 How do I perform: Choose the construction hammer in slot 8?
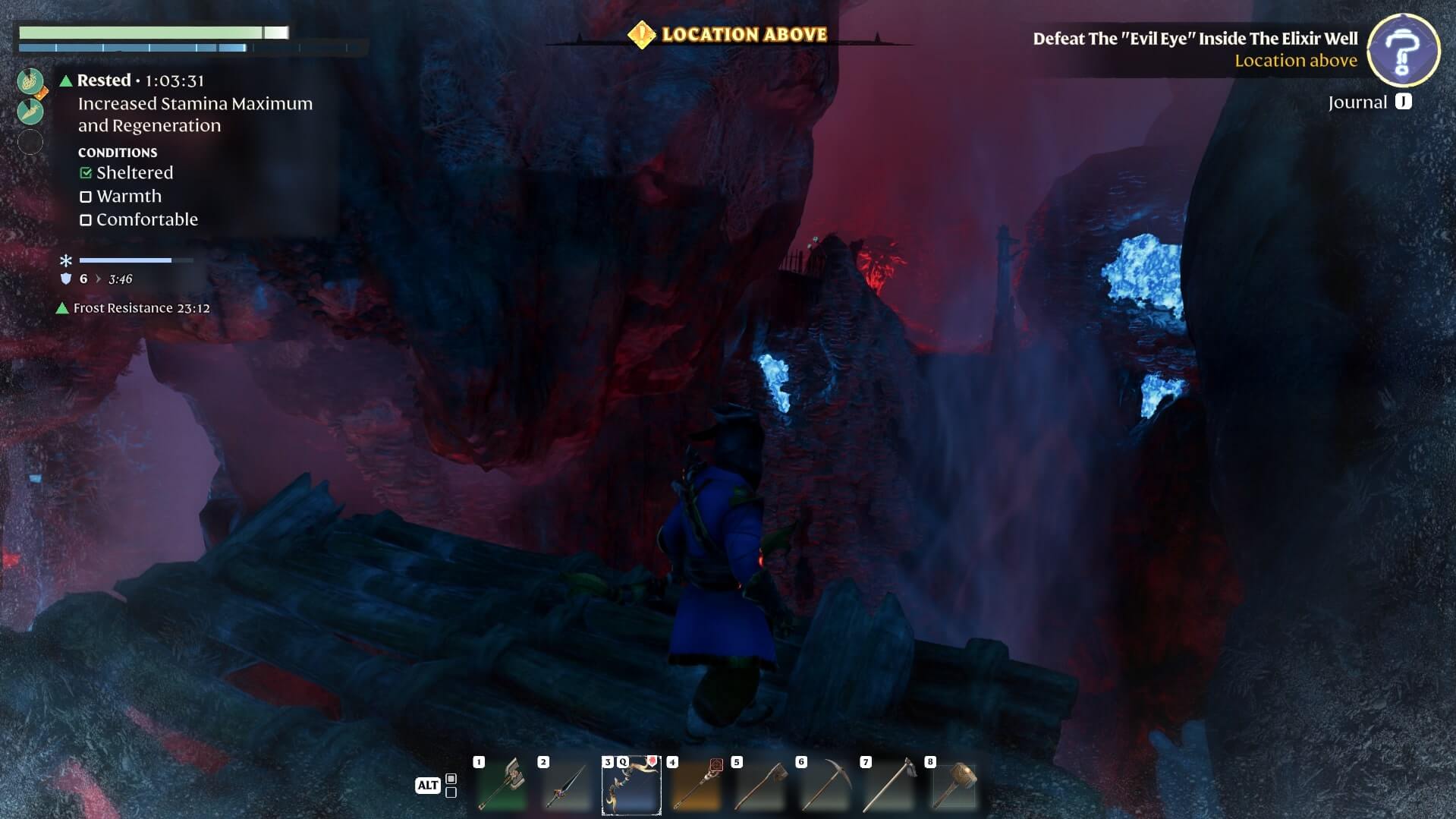click(953, 786)
